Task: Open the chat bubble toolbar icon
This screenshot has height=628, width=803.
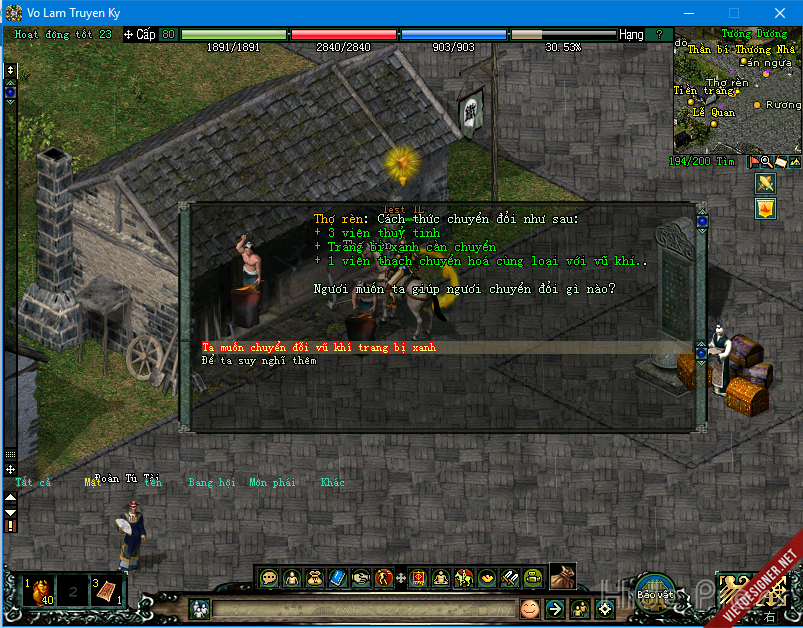Action: click(268, 577)
